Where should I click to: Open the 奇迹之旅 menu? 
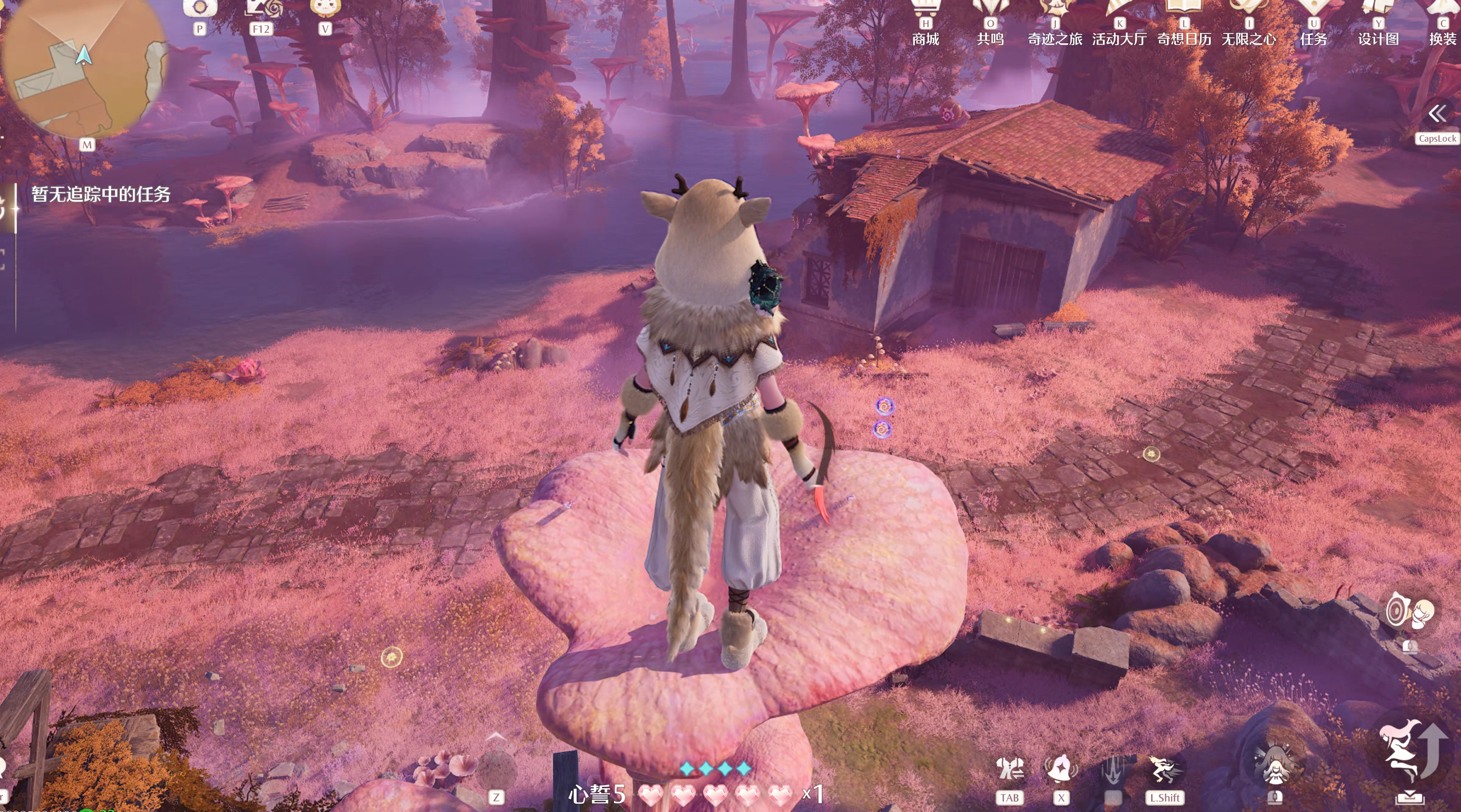[x=1055, y=23]
